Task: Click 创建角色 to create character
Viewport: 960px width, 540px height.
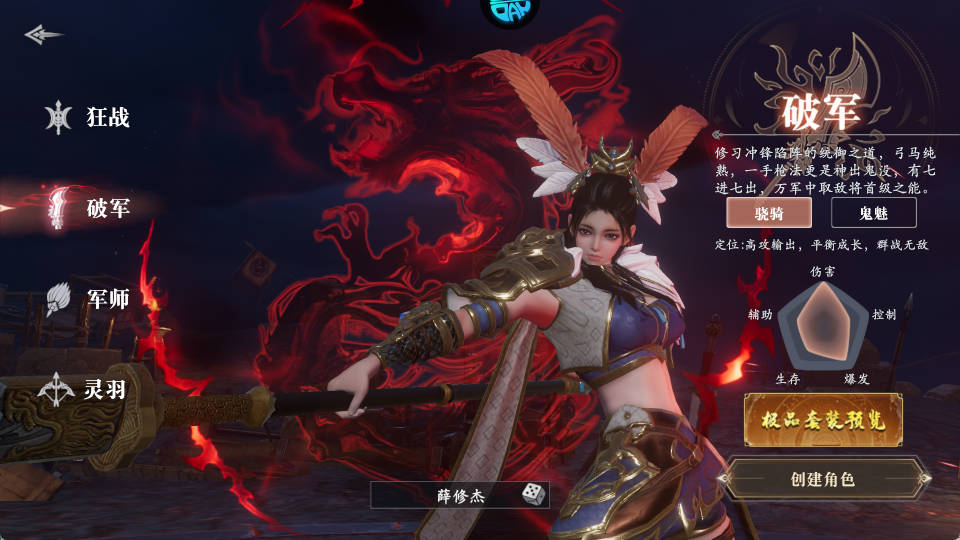Action: [822, 479]
